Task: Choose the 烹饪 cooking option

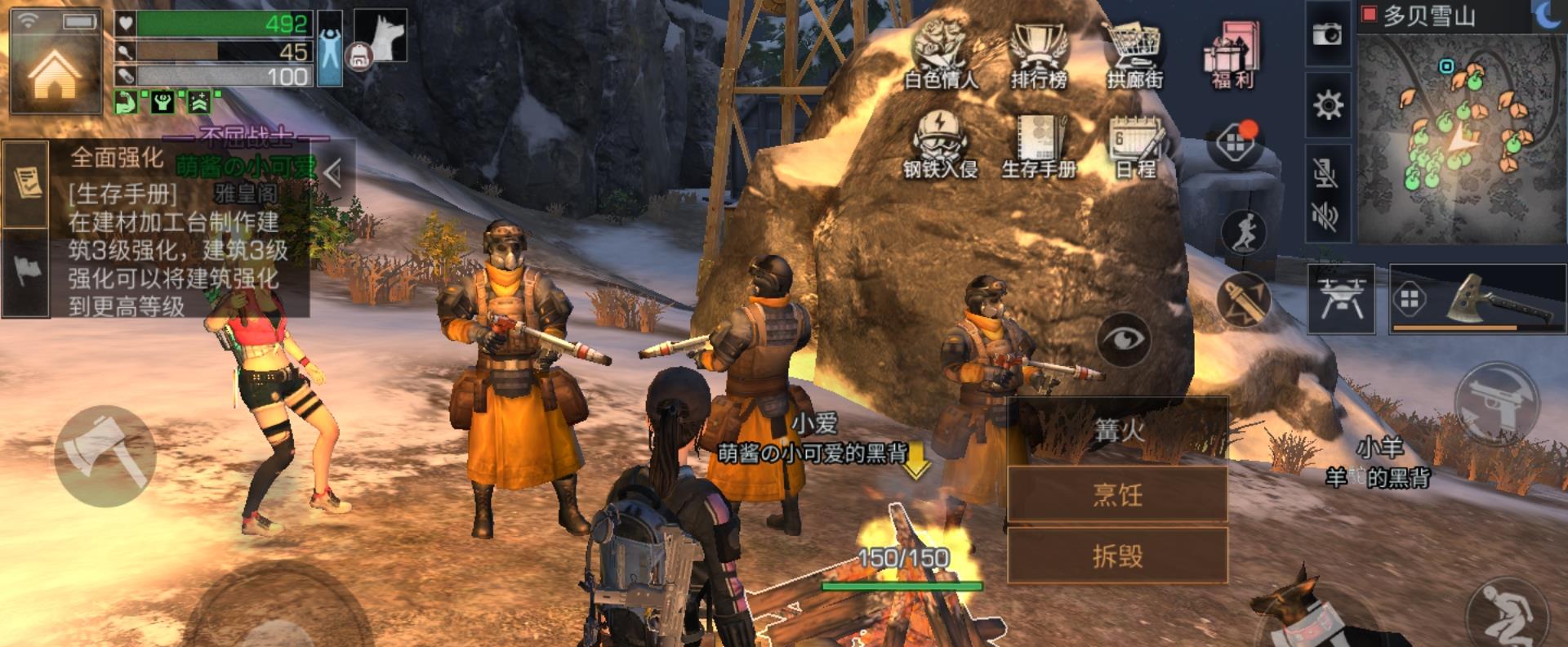Action: coord(1117,494)
